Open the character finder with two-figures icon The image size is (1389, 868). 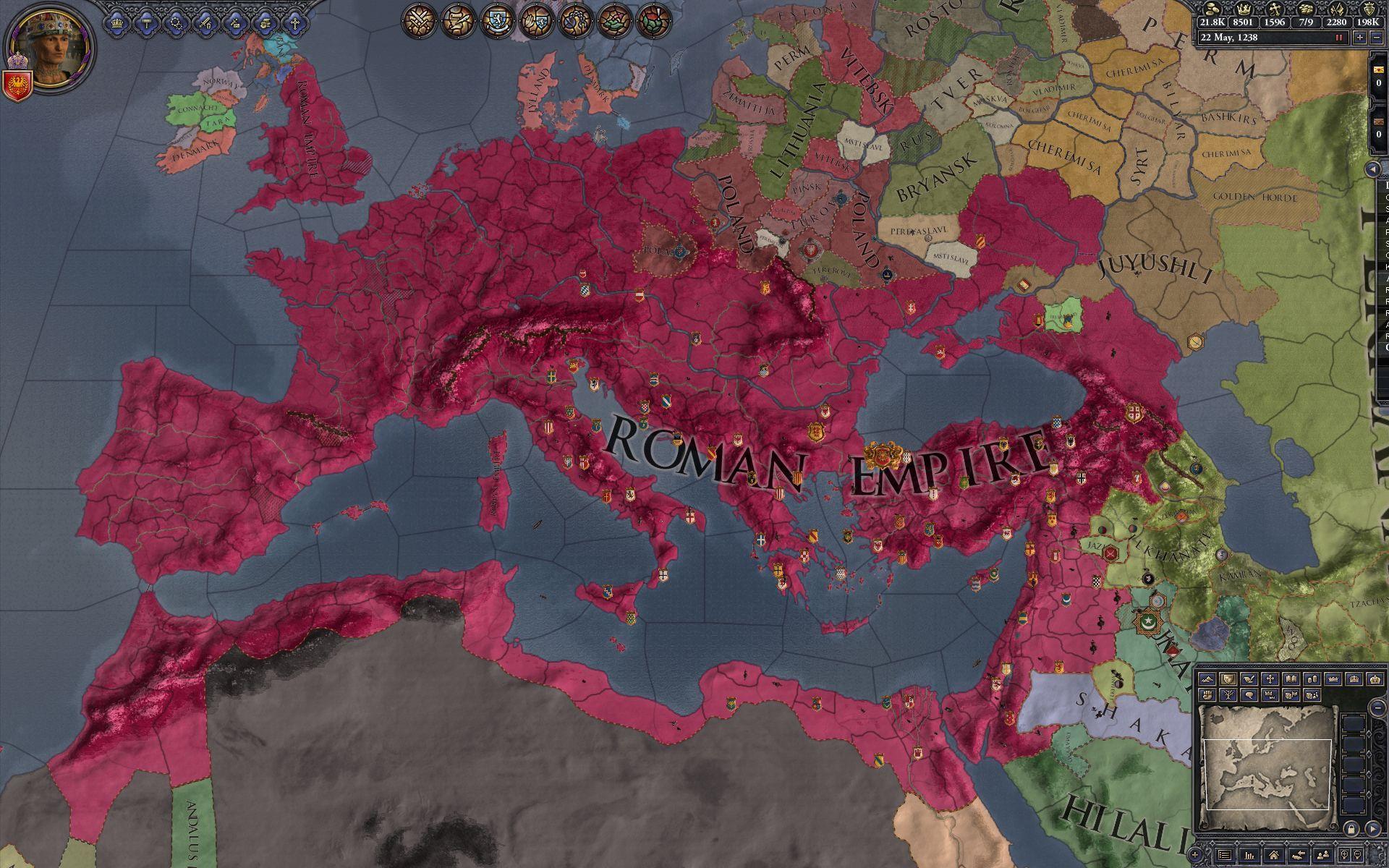click(x=1324, y=856)
